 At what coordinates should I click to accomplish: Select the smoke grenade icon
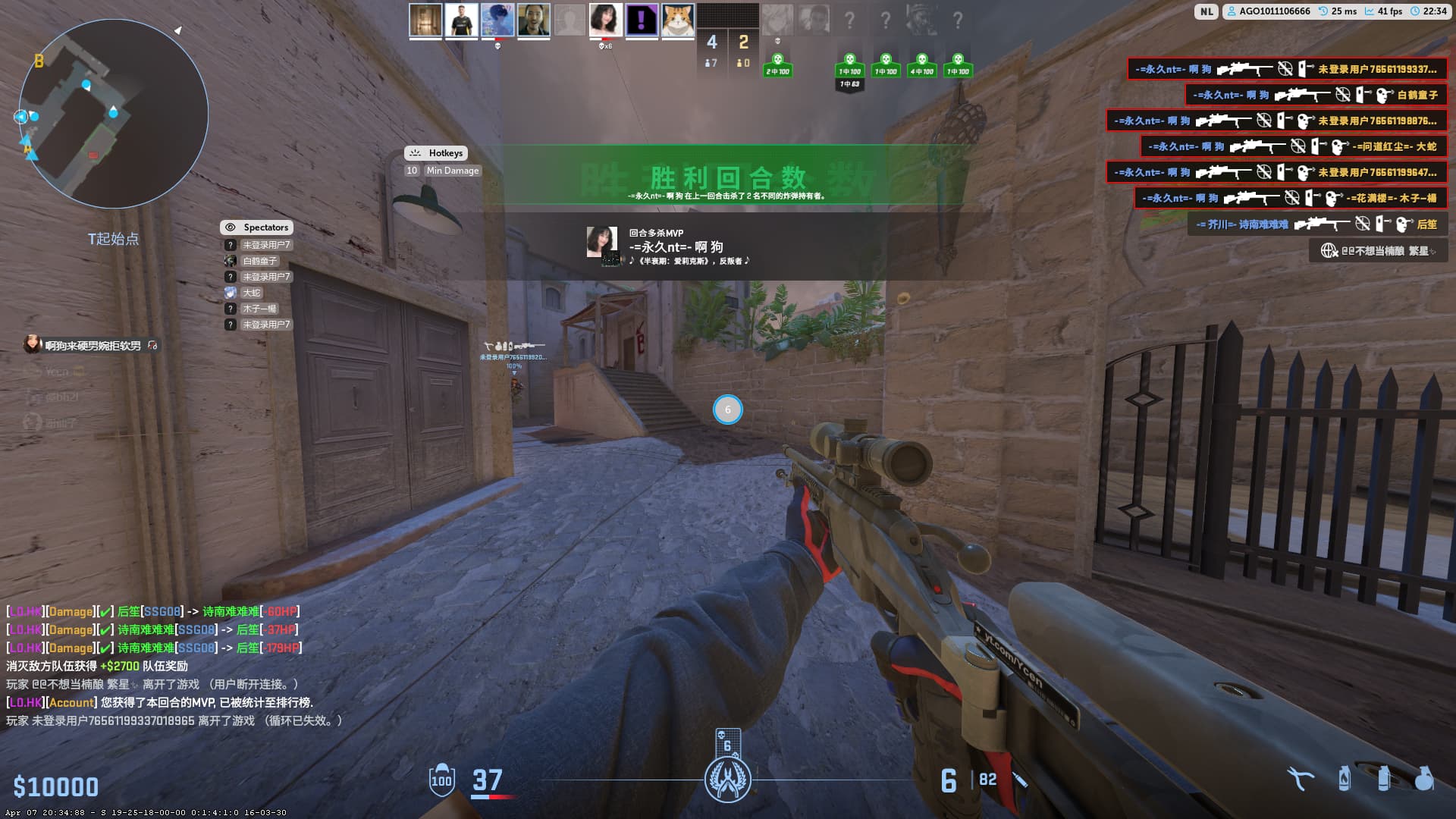[x=1384, y=779]
